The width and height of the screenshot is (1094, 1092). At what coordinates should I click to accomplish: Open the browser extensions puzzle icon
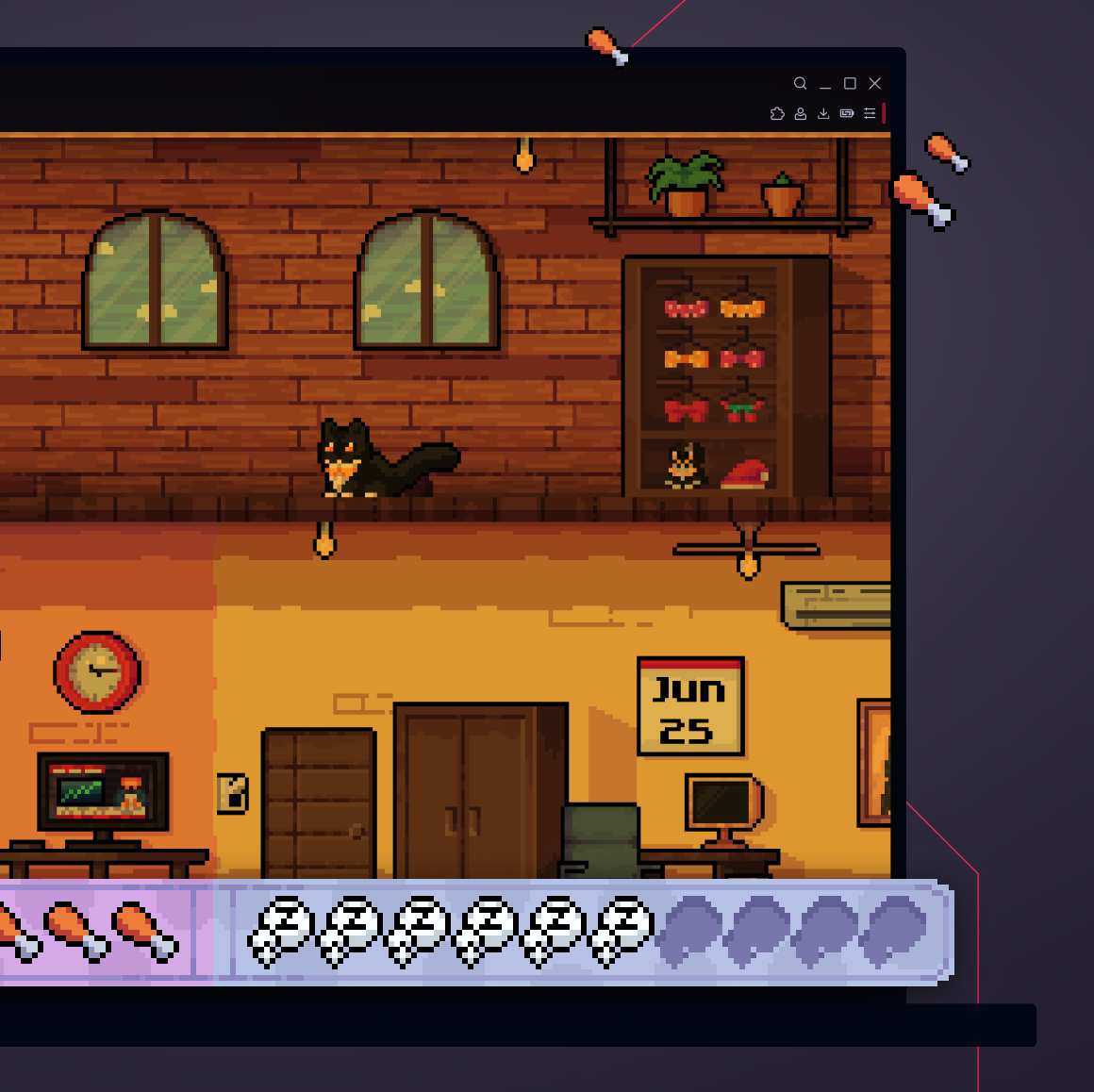(x=777, y=114)
